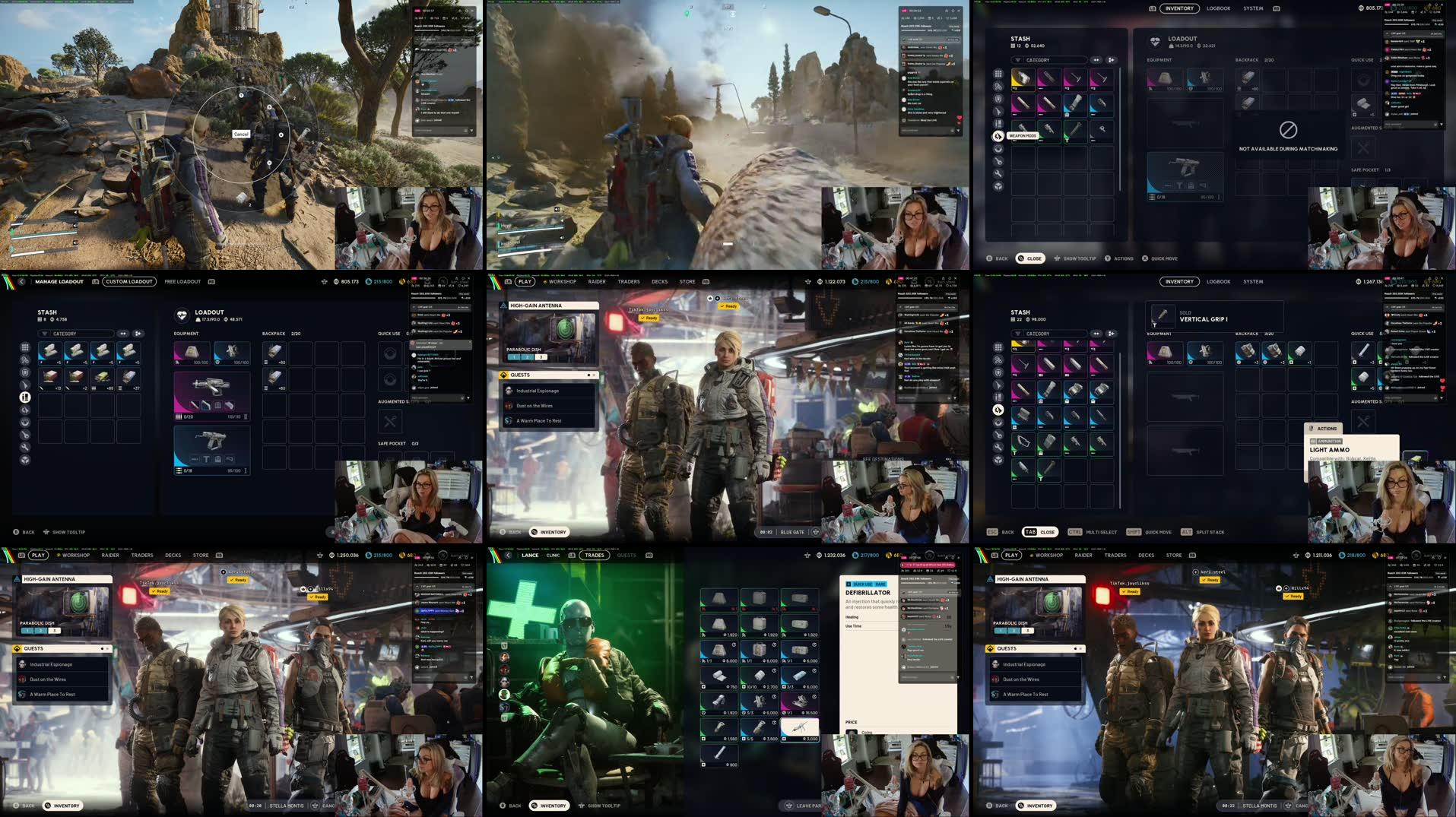Switch to the Clinic tab
Viewport: 1456px width, 817px height.
coord(554,556)
